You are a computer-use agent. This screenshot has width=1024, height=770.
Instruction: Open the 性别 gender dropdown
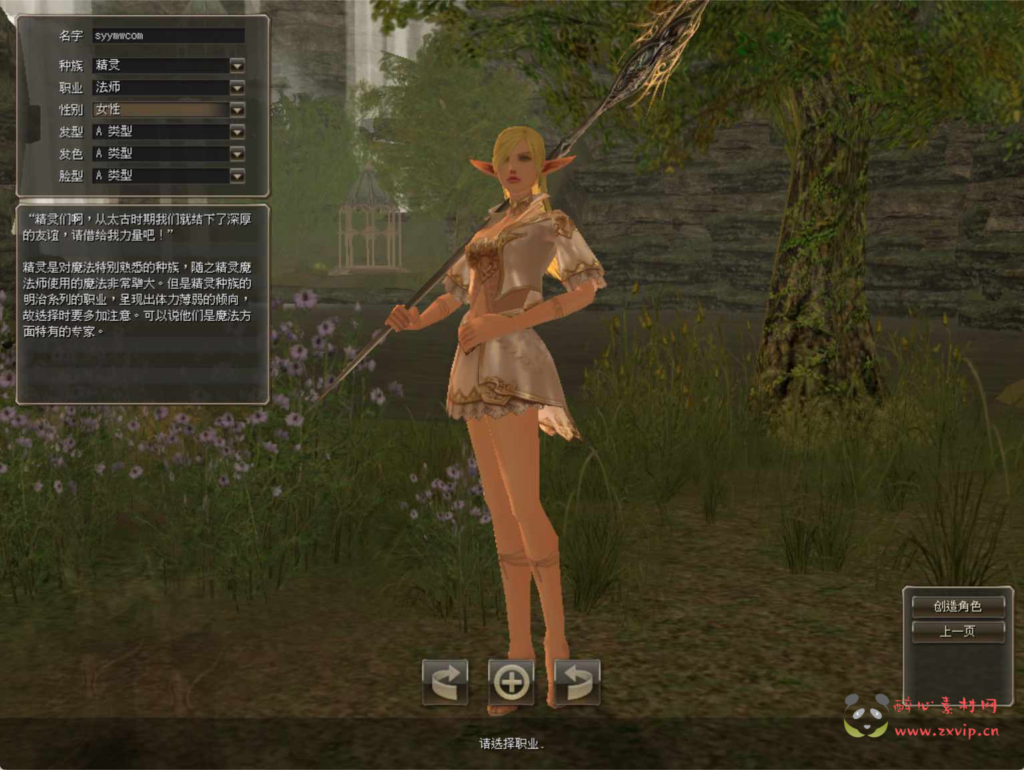point(237,109)
